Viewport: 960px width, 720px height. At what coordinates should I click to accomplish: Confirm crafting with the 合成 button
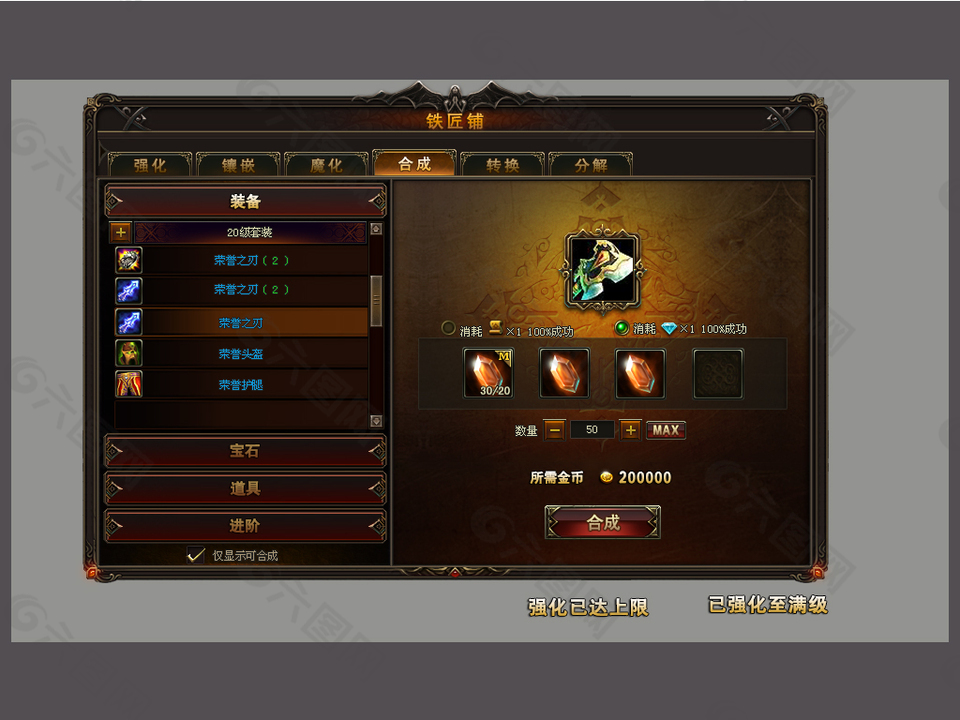(602, 522)
